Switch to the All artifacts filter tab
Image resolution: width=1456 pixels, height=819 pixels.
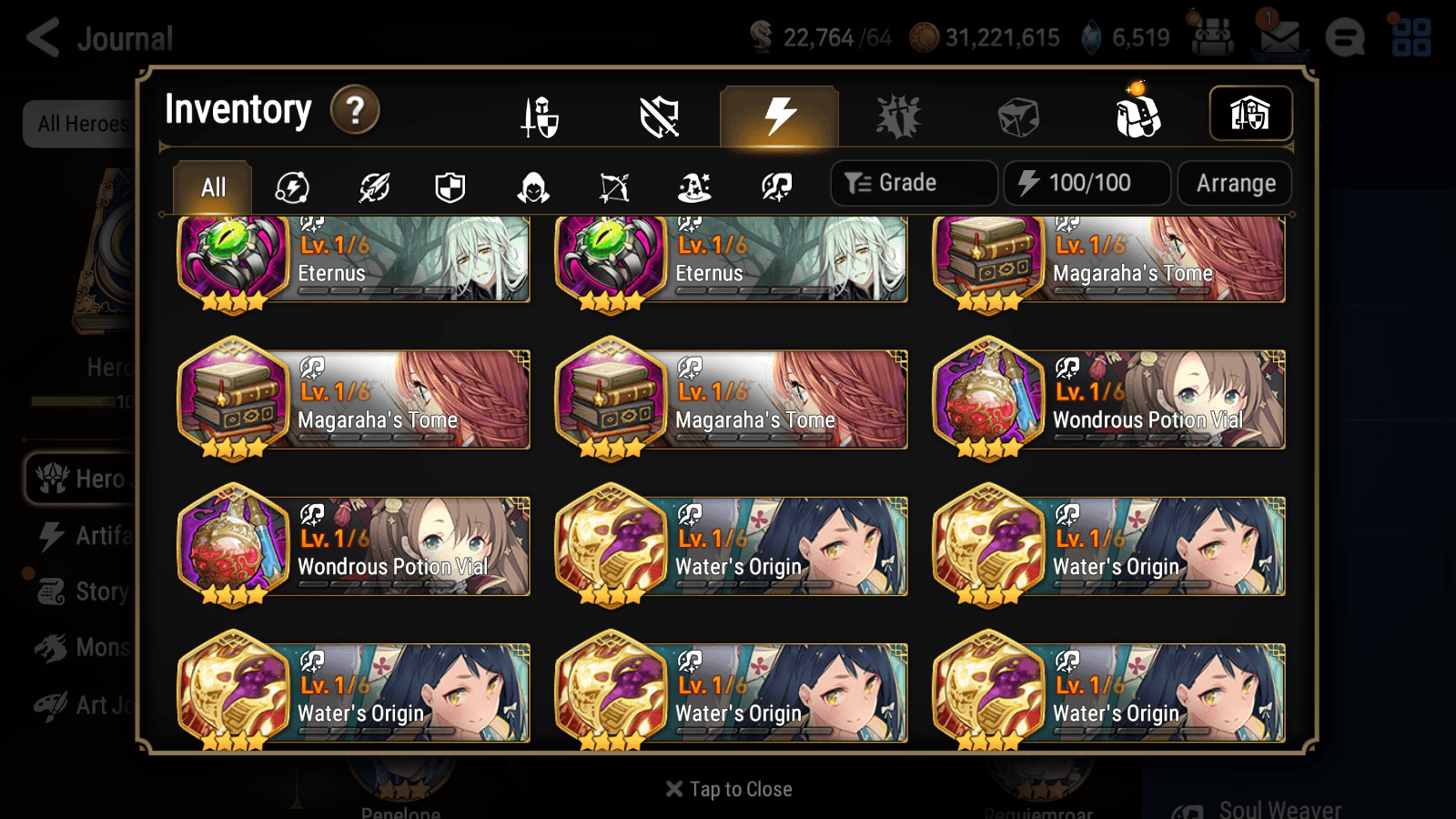(x=212, y=187)
